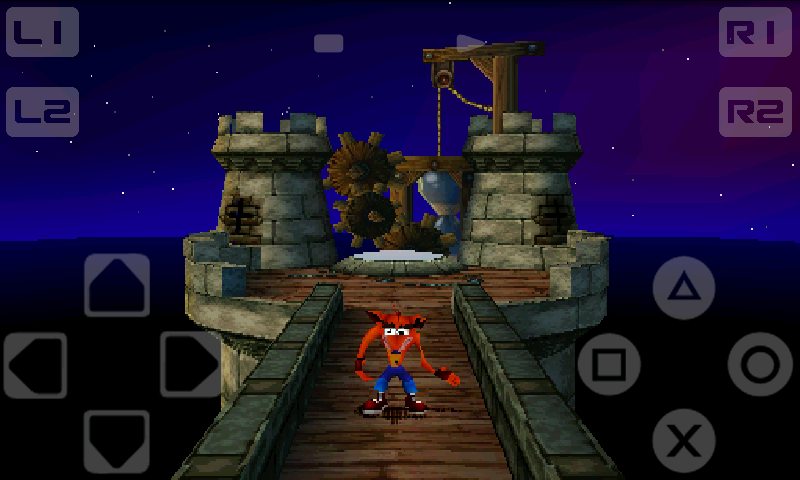Tap the on-screen X button
Viewport: 800px width, 480px height.
click(684, 440)
